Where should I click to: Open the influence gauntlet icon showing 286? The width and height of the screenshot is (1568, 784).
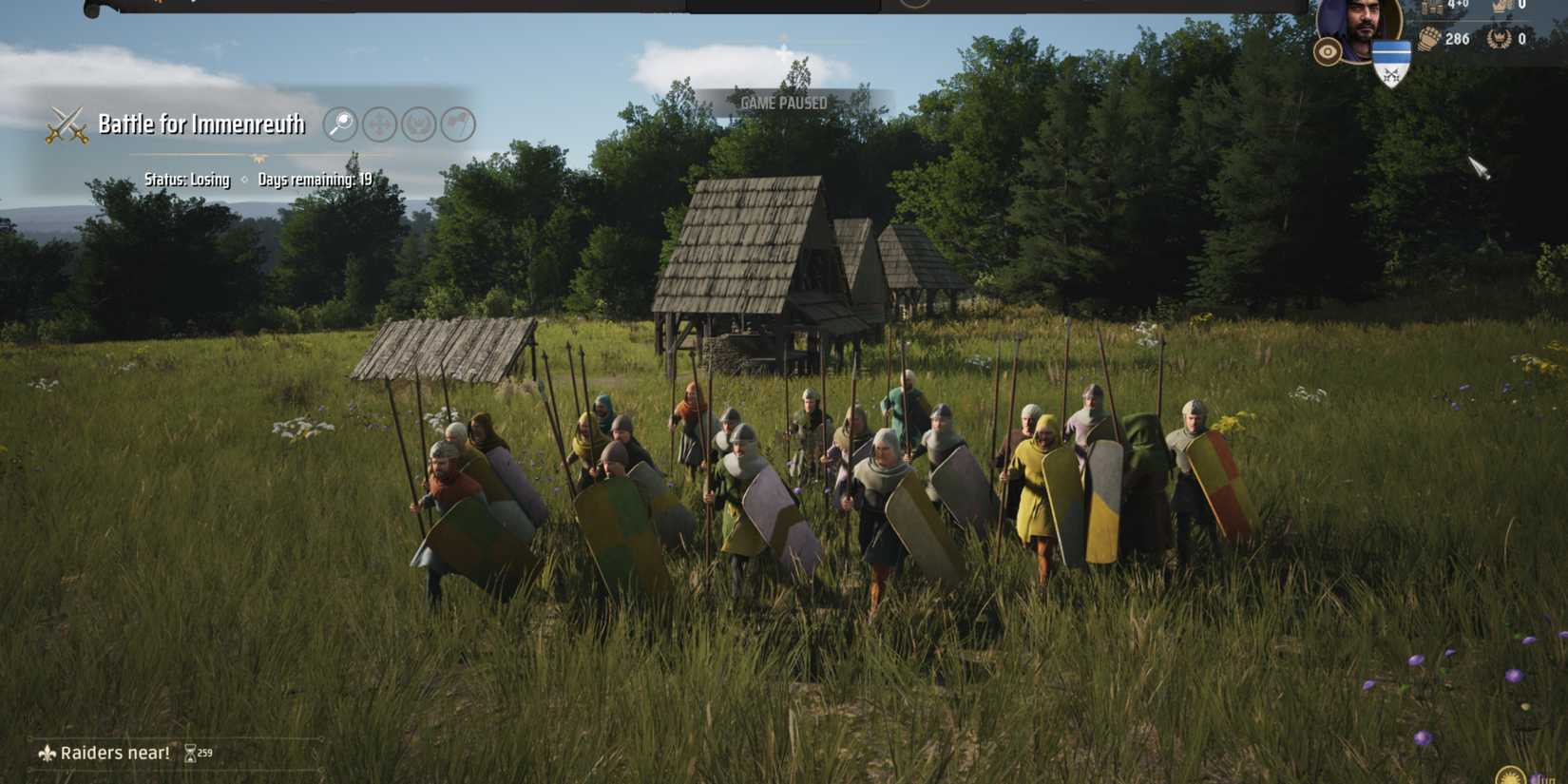pyautogui.click(x=1428, y=38)
